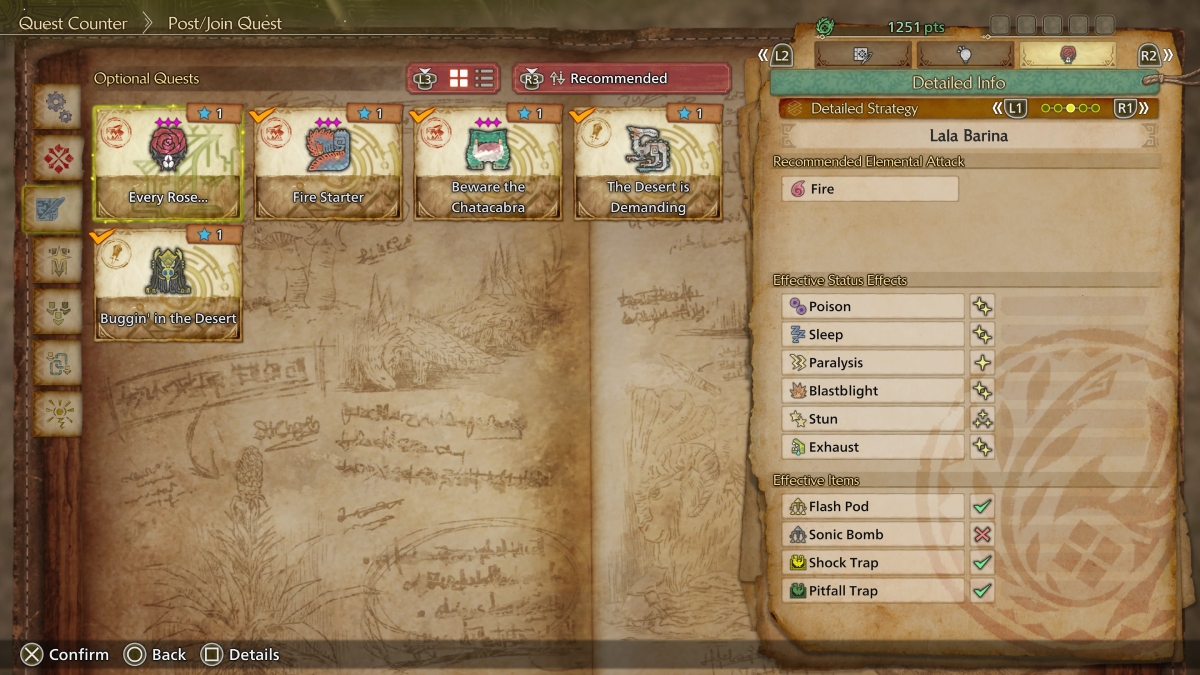Choose the sunburst icon category tab

[58, 413]
